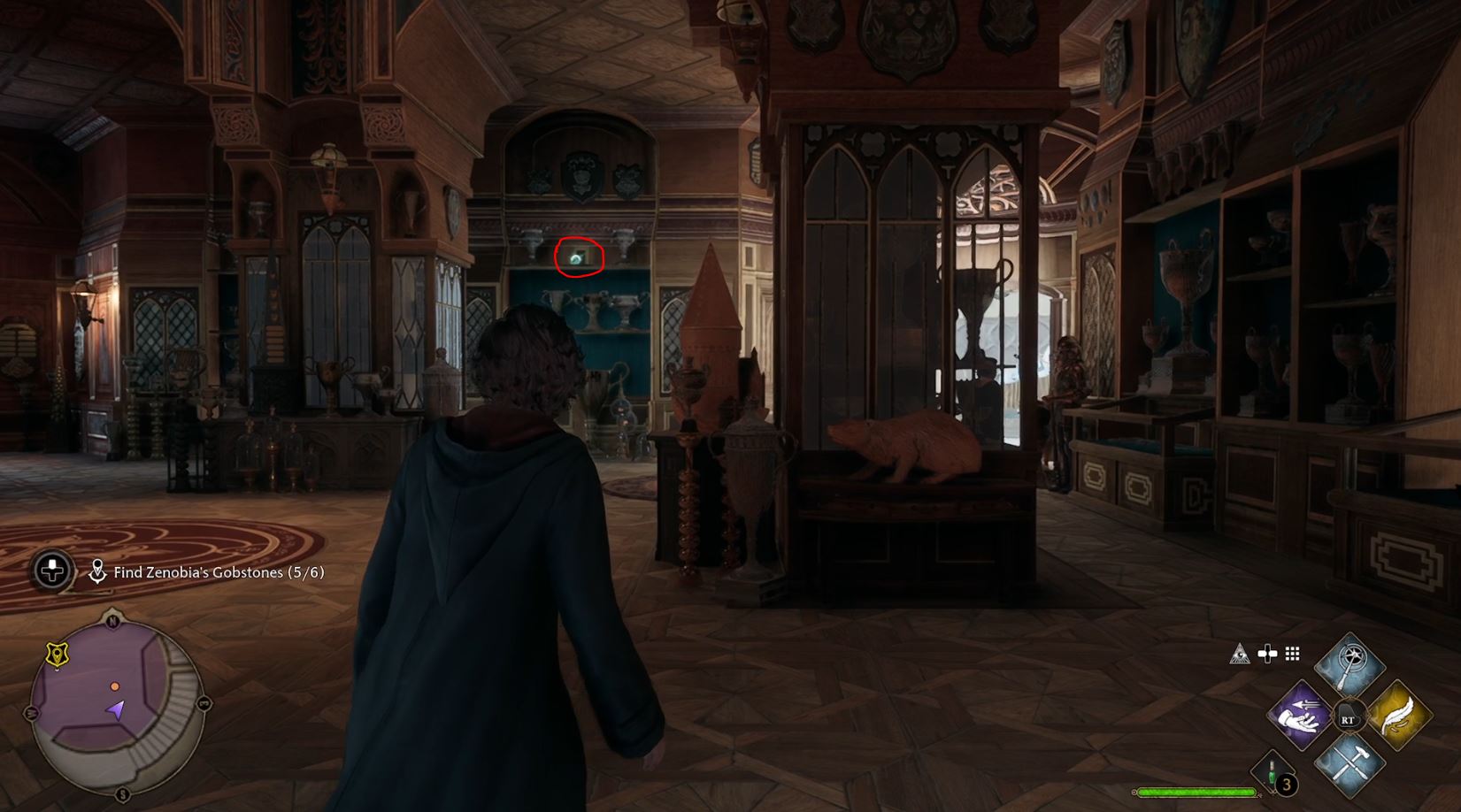Click the red-circled gobstone on the shelf

coord(577,258)
